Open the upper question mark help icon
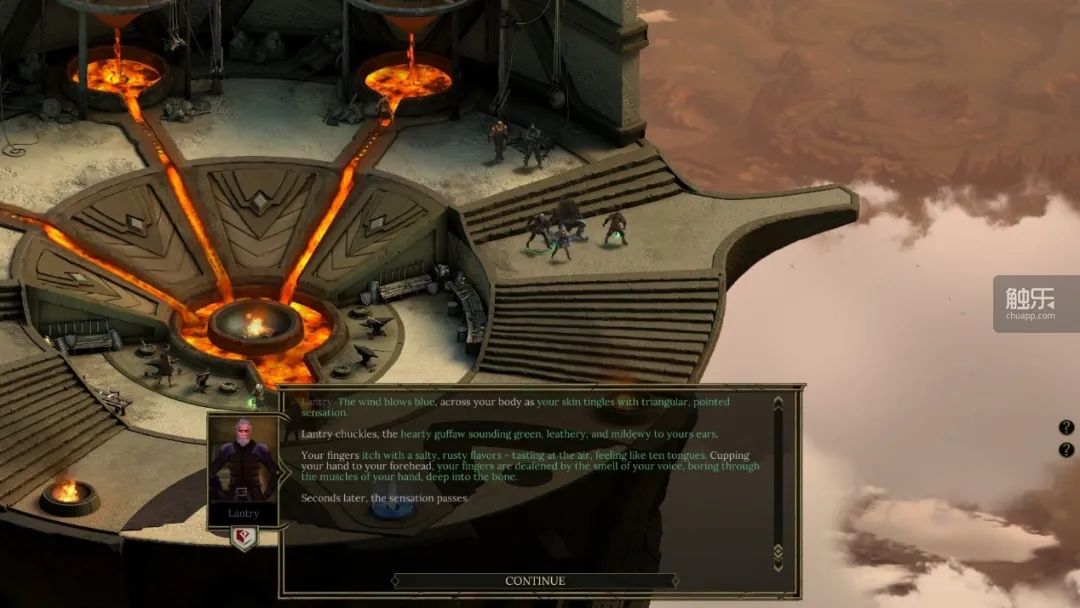Image resolution: width=1080 pixels, height=608 pixels. 1066,428
